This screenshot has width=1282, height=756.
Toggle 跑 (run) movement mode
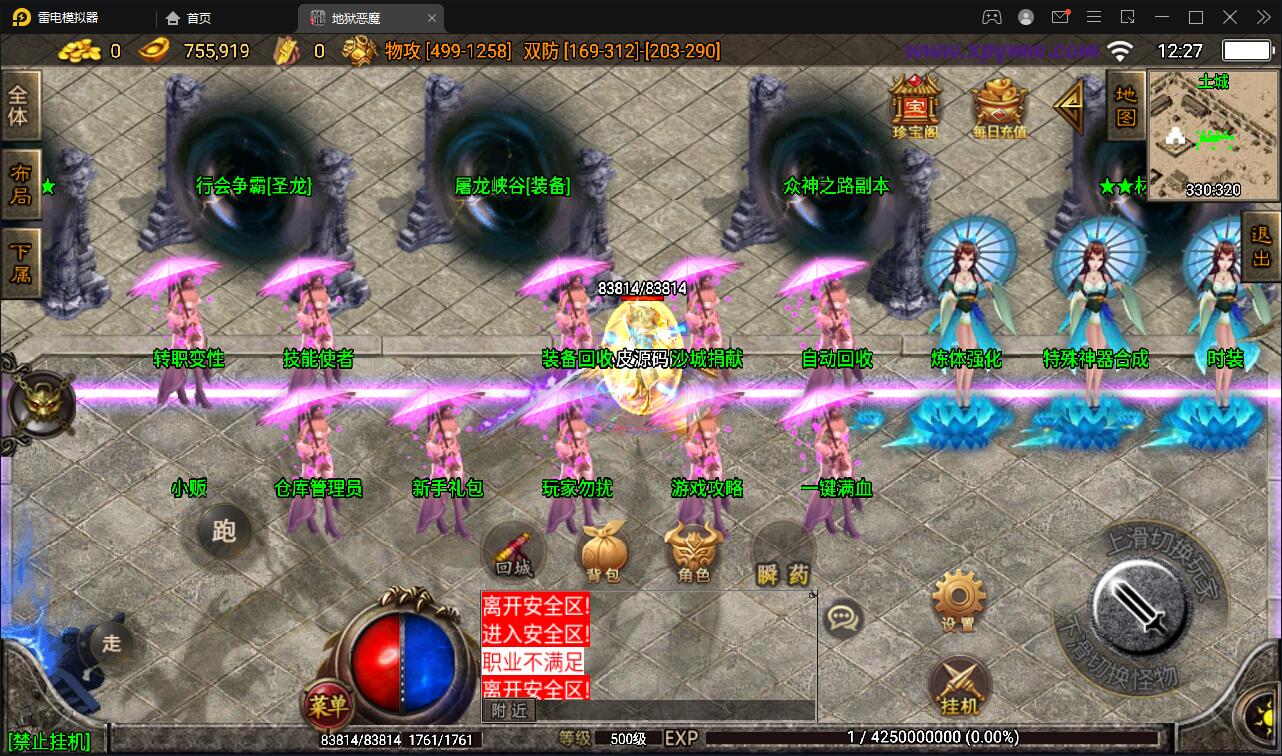[x=222, y=531]
